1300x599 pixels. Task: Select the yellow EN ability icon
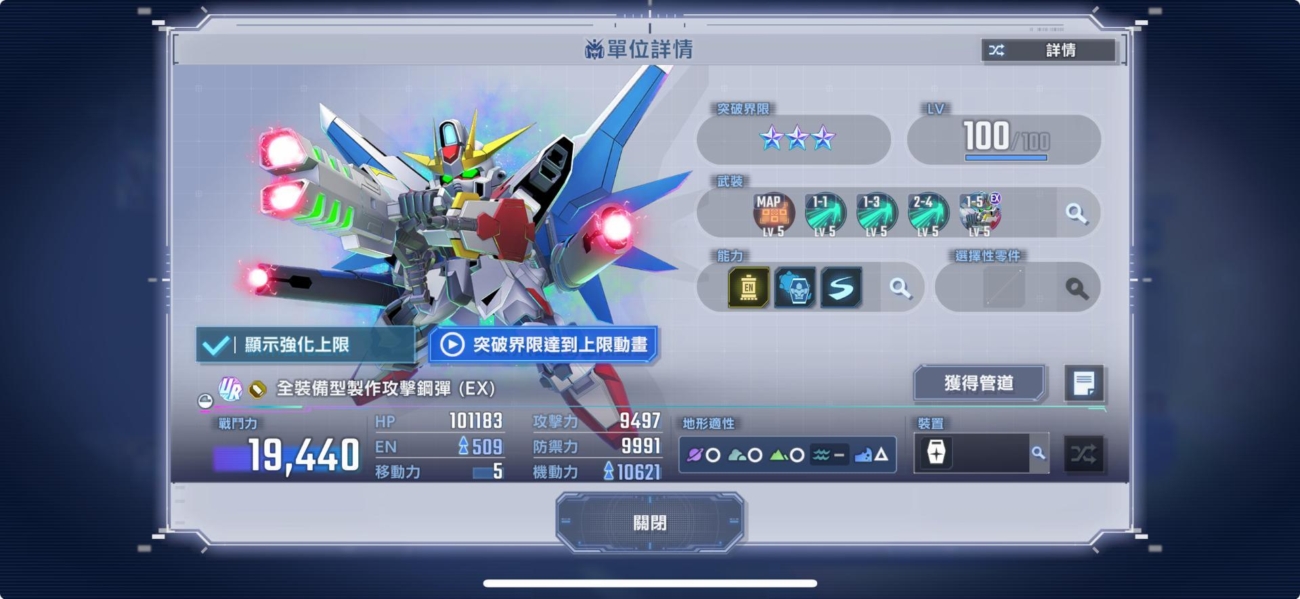(749, 288)
